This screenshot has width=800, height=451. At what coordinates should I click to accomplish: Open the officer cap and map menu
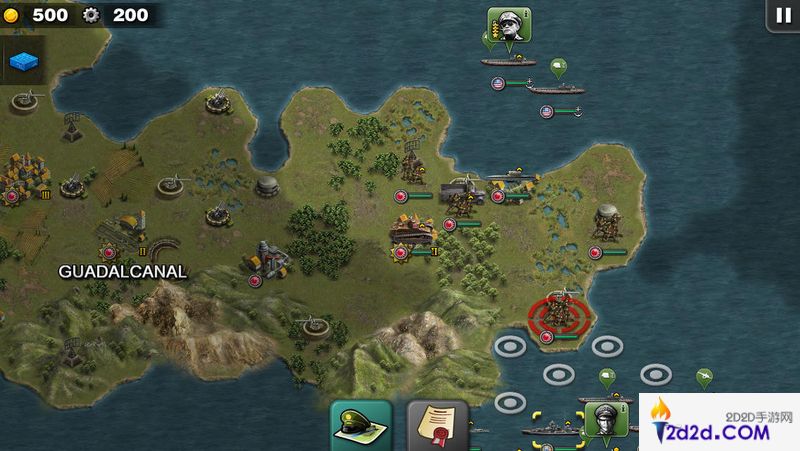pyautogui.click(x=360, y=426)
